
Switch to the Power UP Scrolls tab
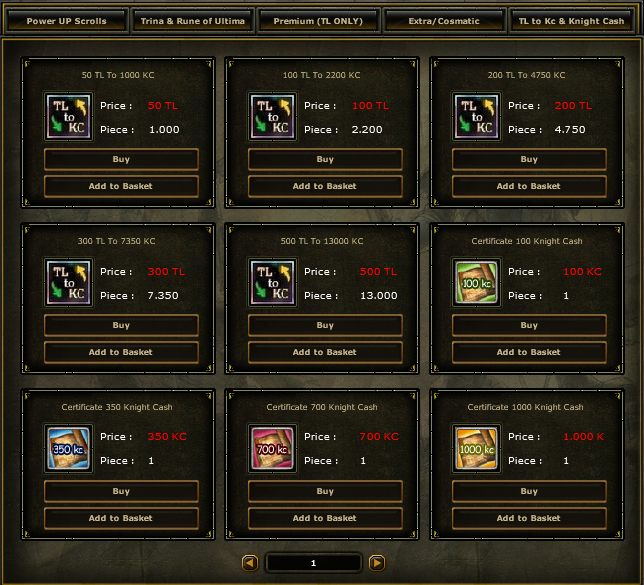click(67, 21)
